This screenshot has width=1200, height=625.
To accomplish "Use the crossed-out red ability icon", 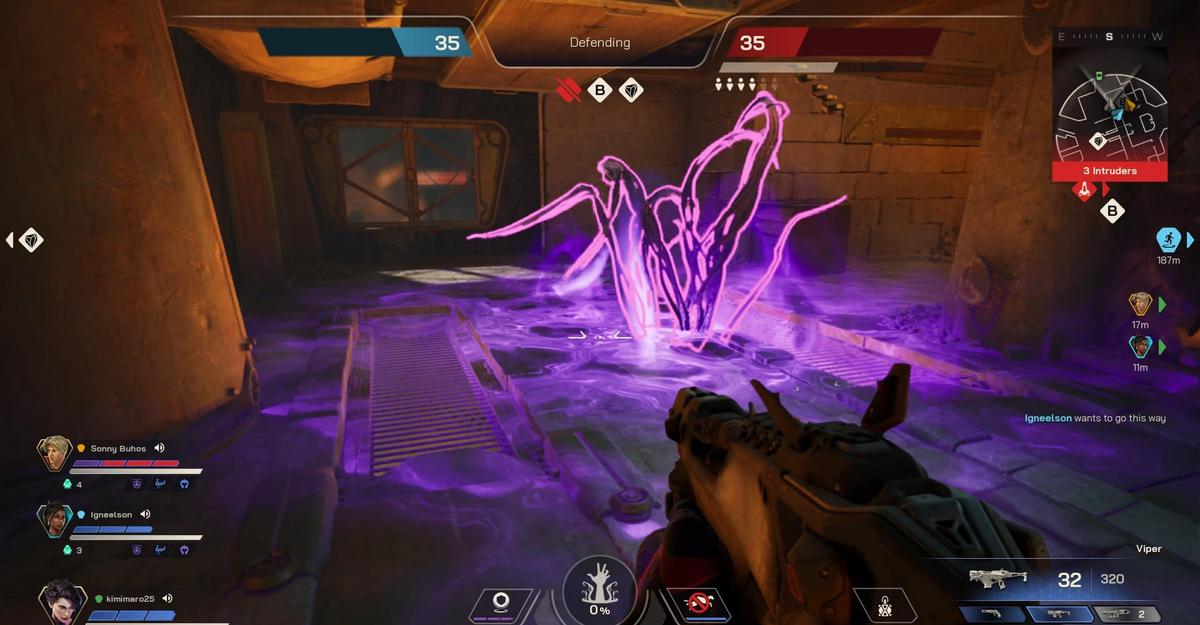I will click(698, 603).
